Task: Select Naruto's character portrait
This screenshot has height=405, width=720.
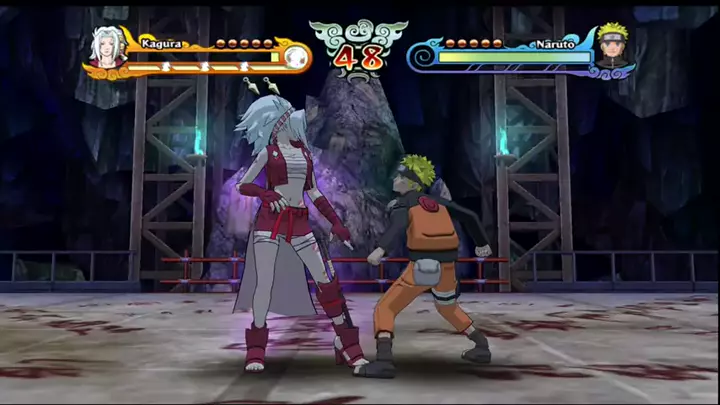Action: click(x=611, y=46)
